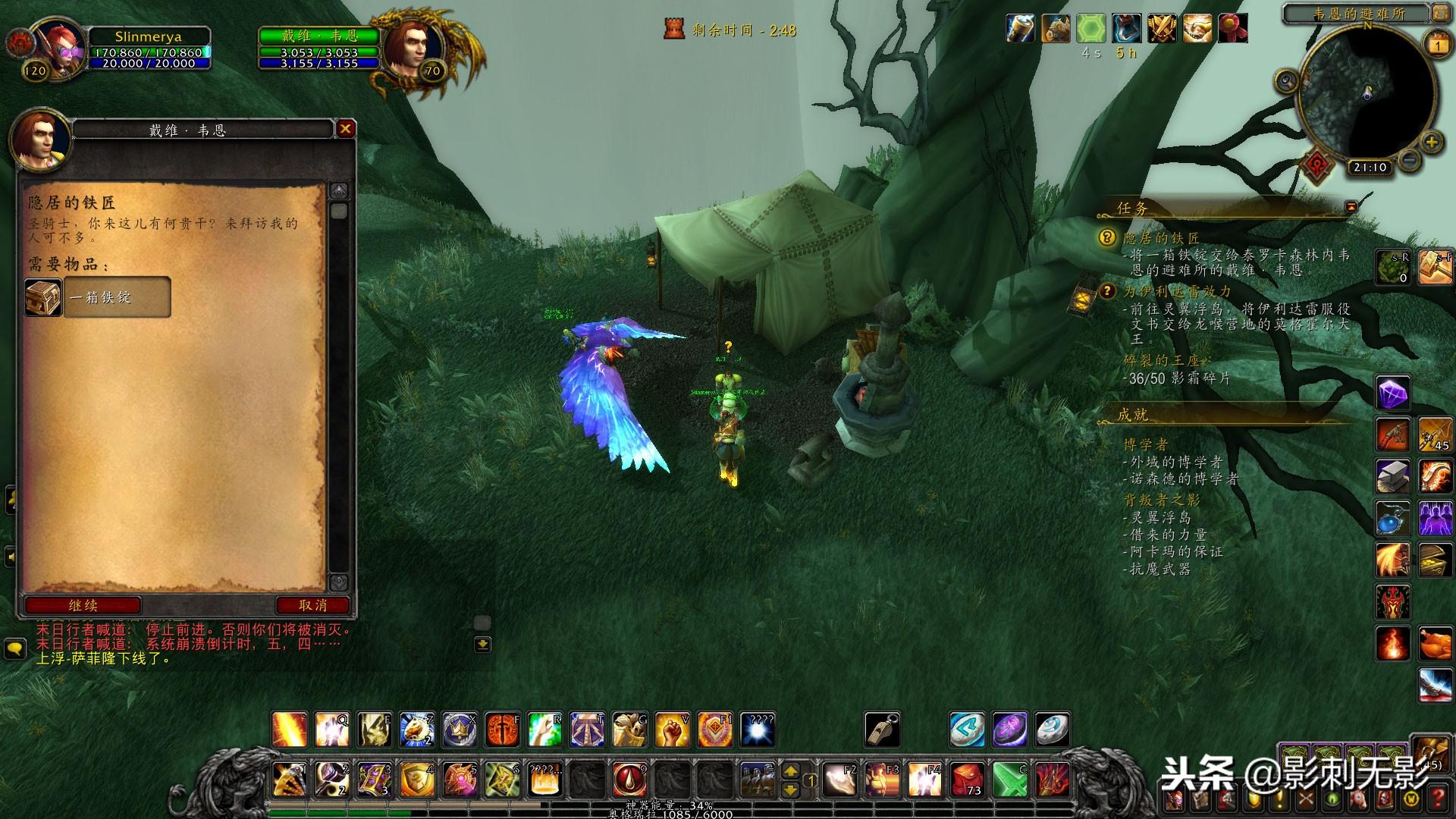Viewport: 1456px width, 819px height.
Task: Use the red blood drop ability
Action: (x=629, y=779)
